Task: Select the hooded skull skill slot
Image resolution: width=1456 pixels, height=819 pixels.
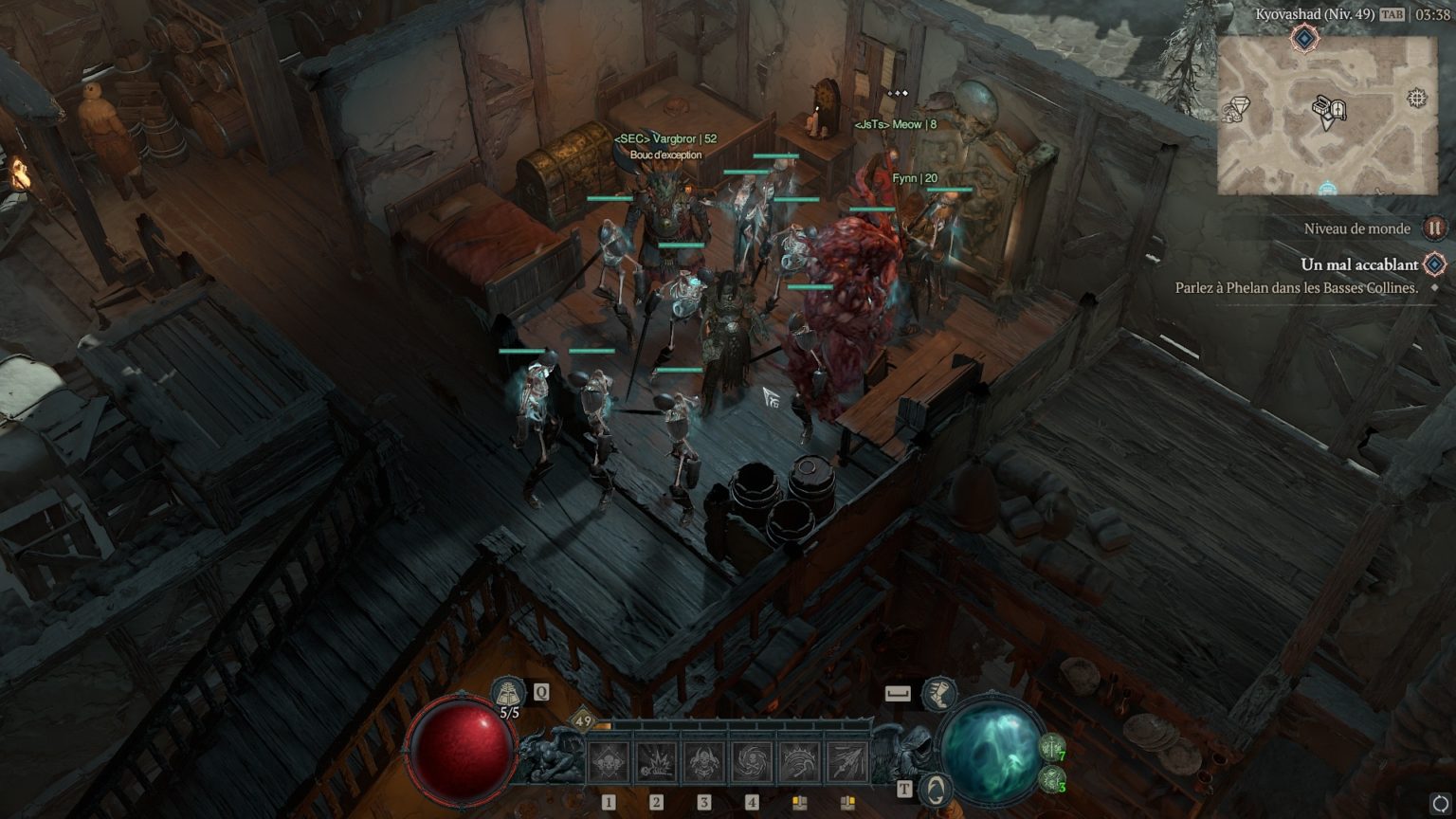Action: coord(703,762)
